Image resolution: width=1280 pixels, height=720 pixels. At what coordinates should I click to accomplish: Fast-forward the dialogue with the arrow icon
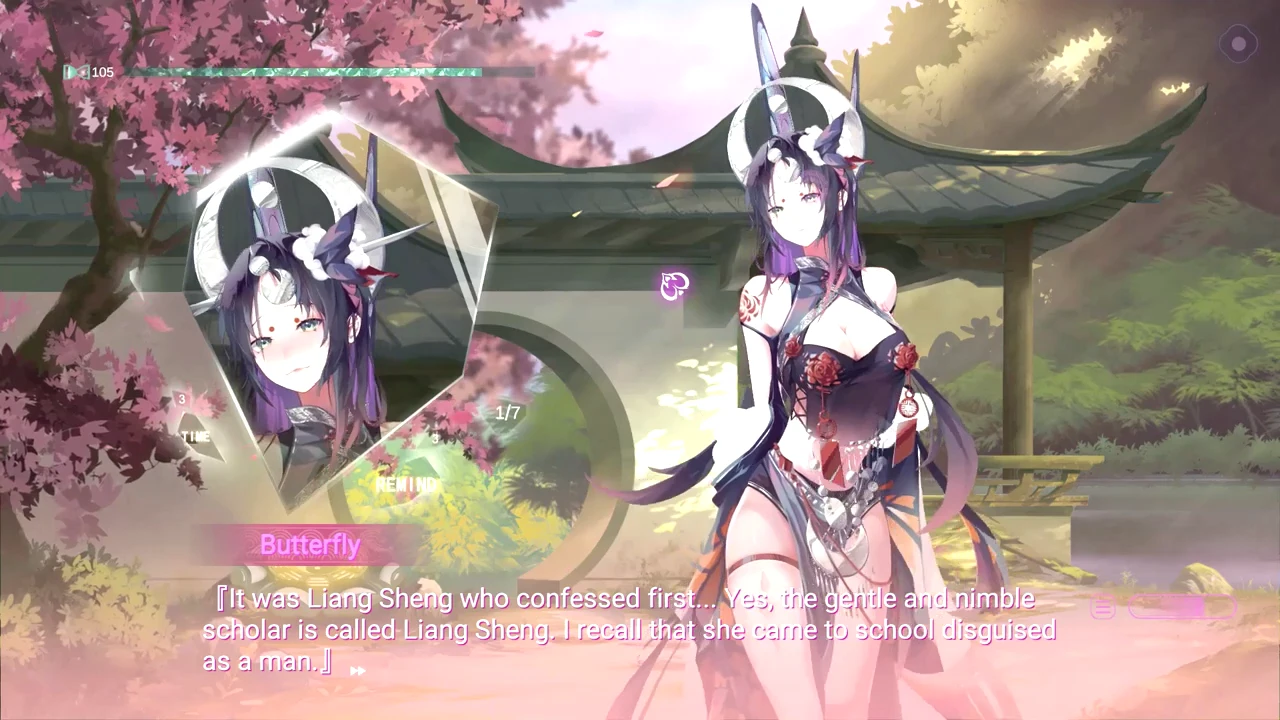point(357,671)
